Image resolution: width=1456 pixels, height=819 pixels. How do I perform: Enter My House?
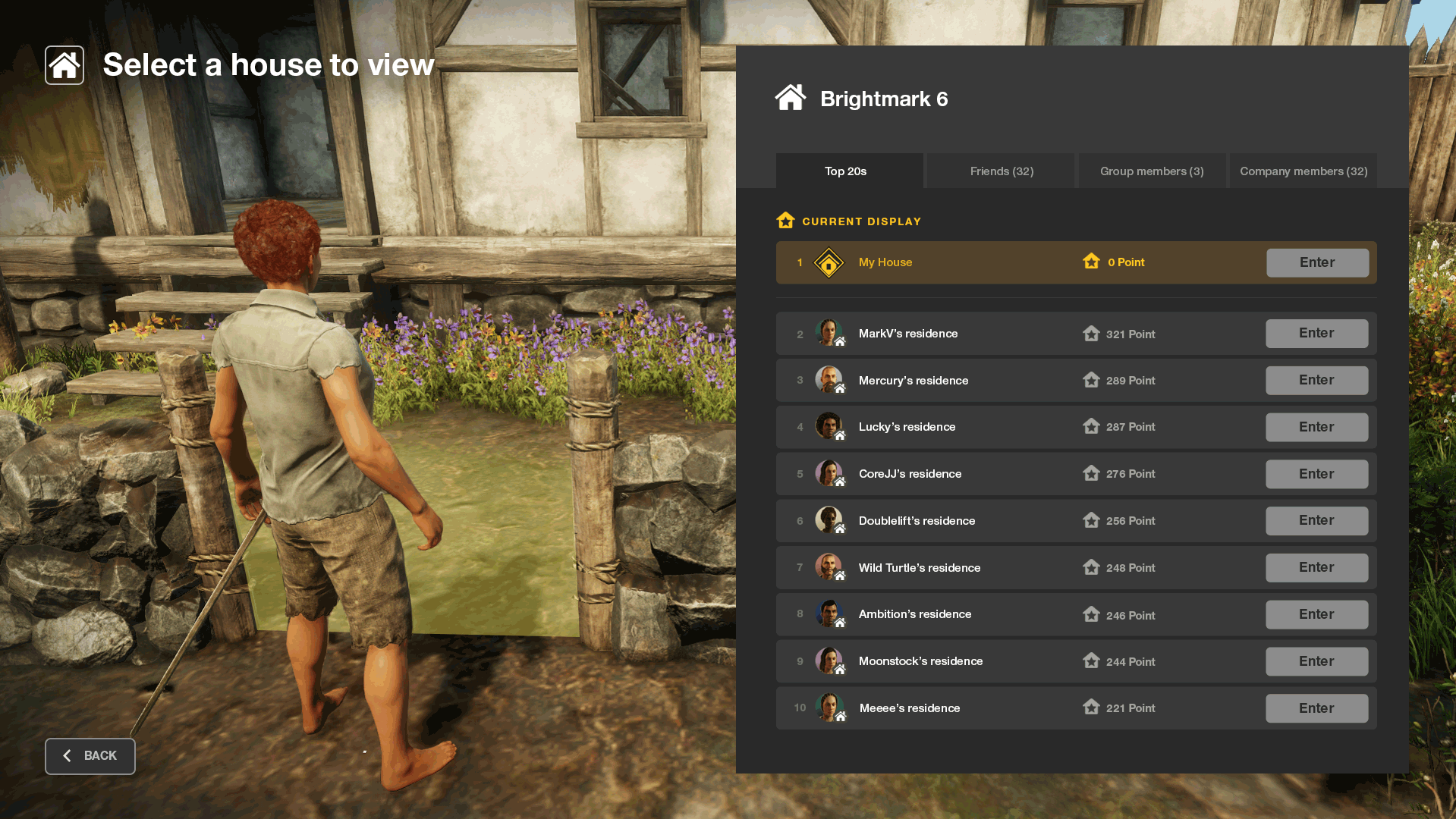click(x=1317, y=262)
